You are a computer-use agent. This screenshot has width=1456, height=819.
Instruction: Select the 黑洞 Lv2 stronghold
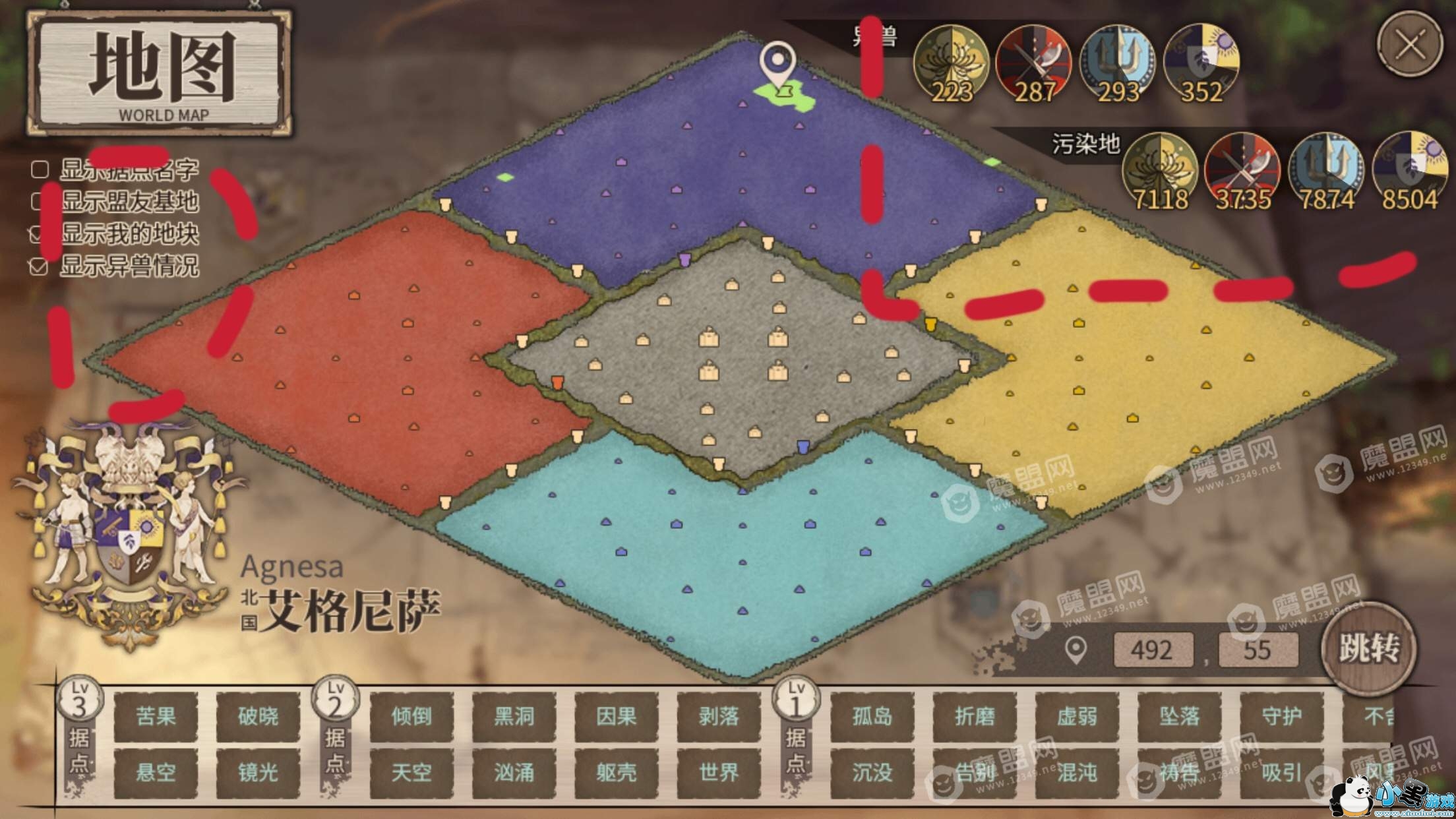pyautogui.click(x=514, y=716)
